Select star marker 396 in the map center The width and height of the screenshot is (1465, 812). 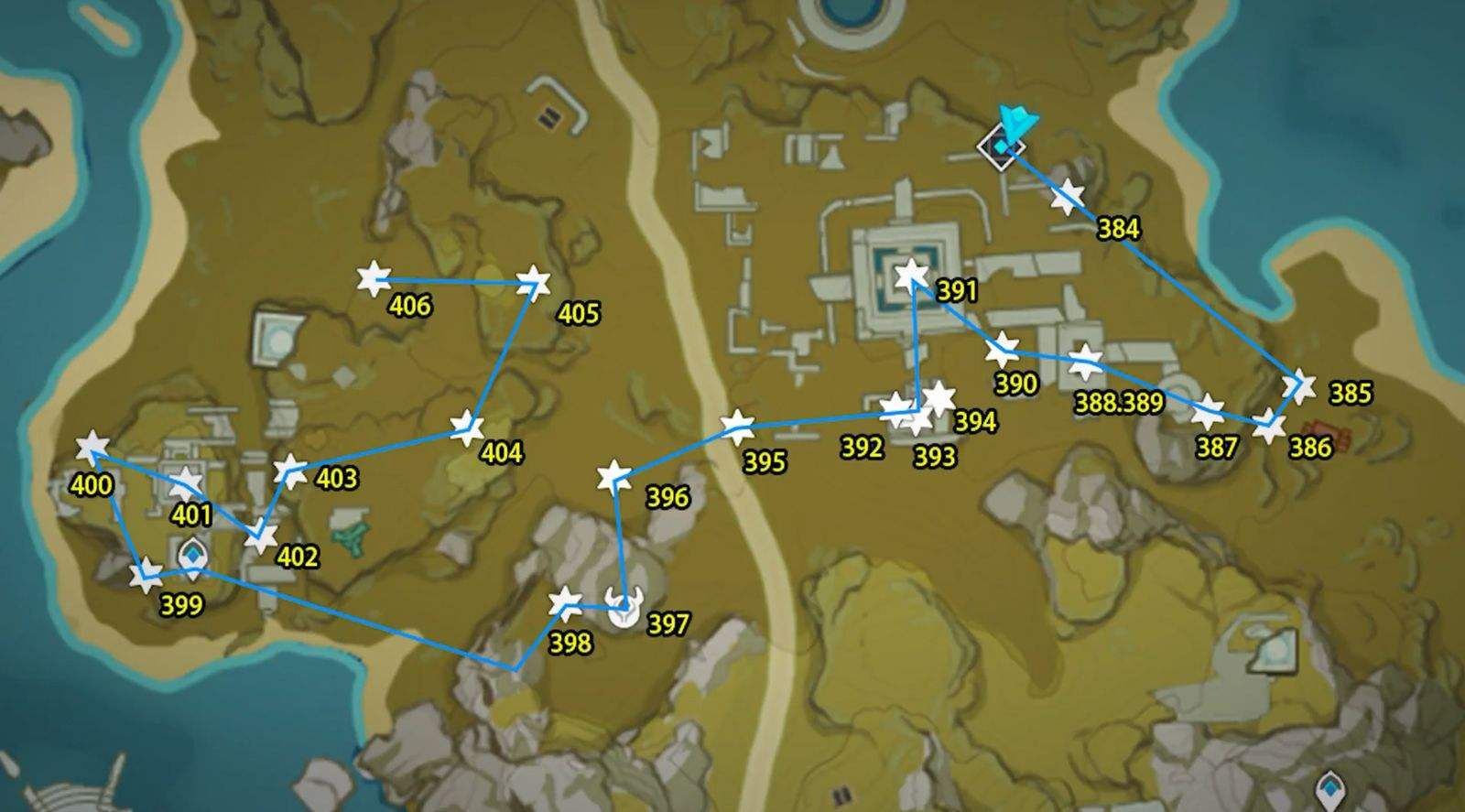click(614, 475)
